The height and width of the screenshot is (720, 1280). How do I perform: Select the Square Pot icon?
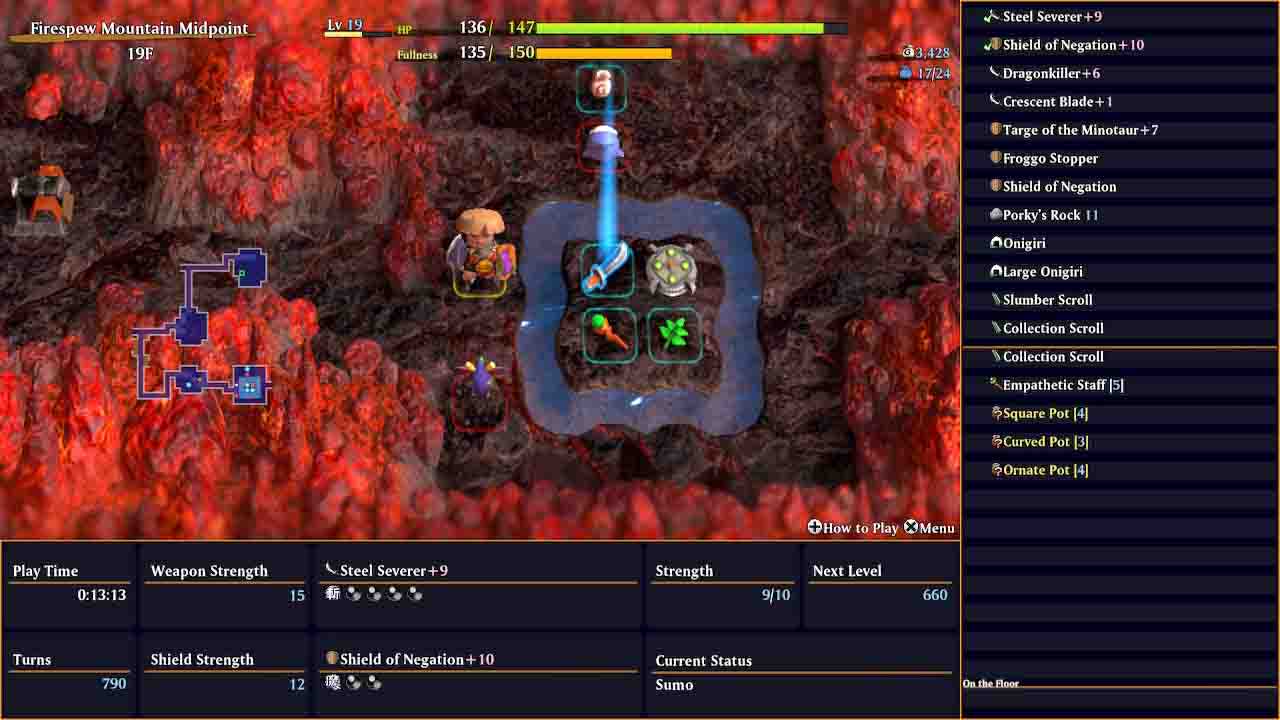pos(997,412)
